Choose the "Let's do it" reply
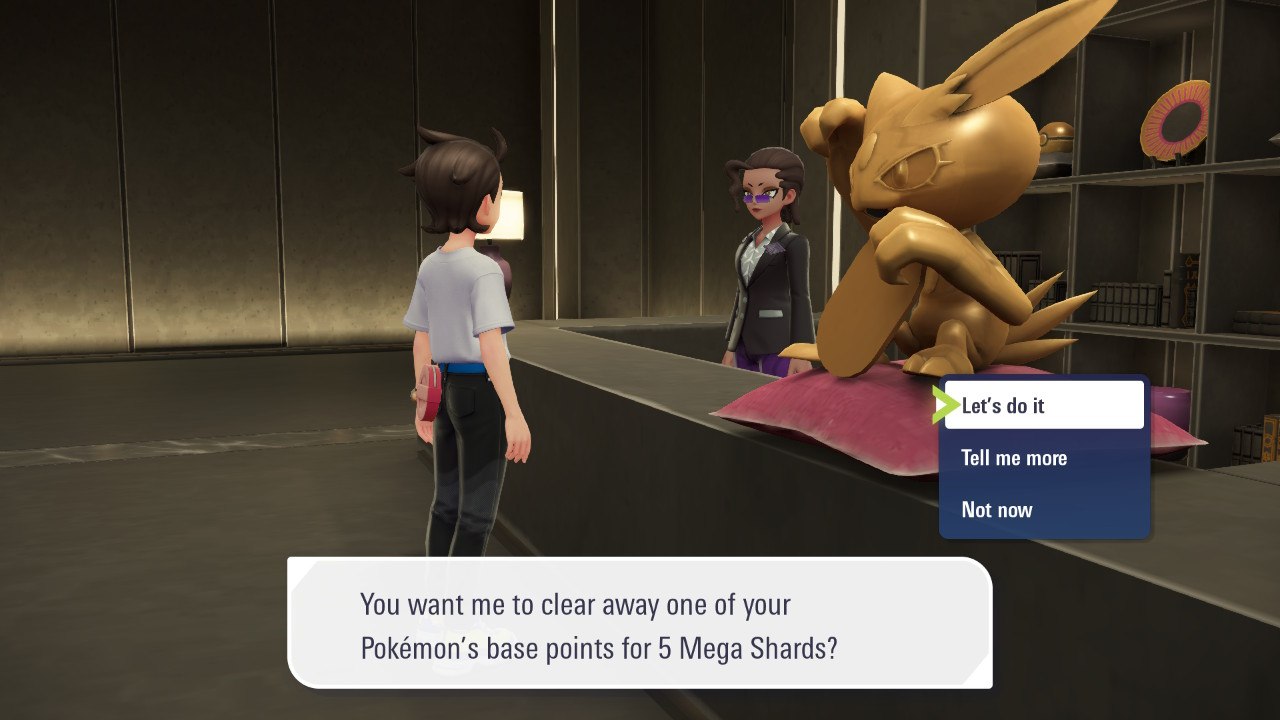 1043,405
